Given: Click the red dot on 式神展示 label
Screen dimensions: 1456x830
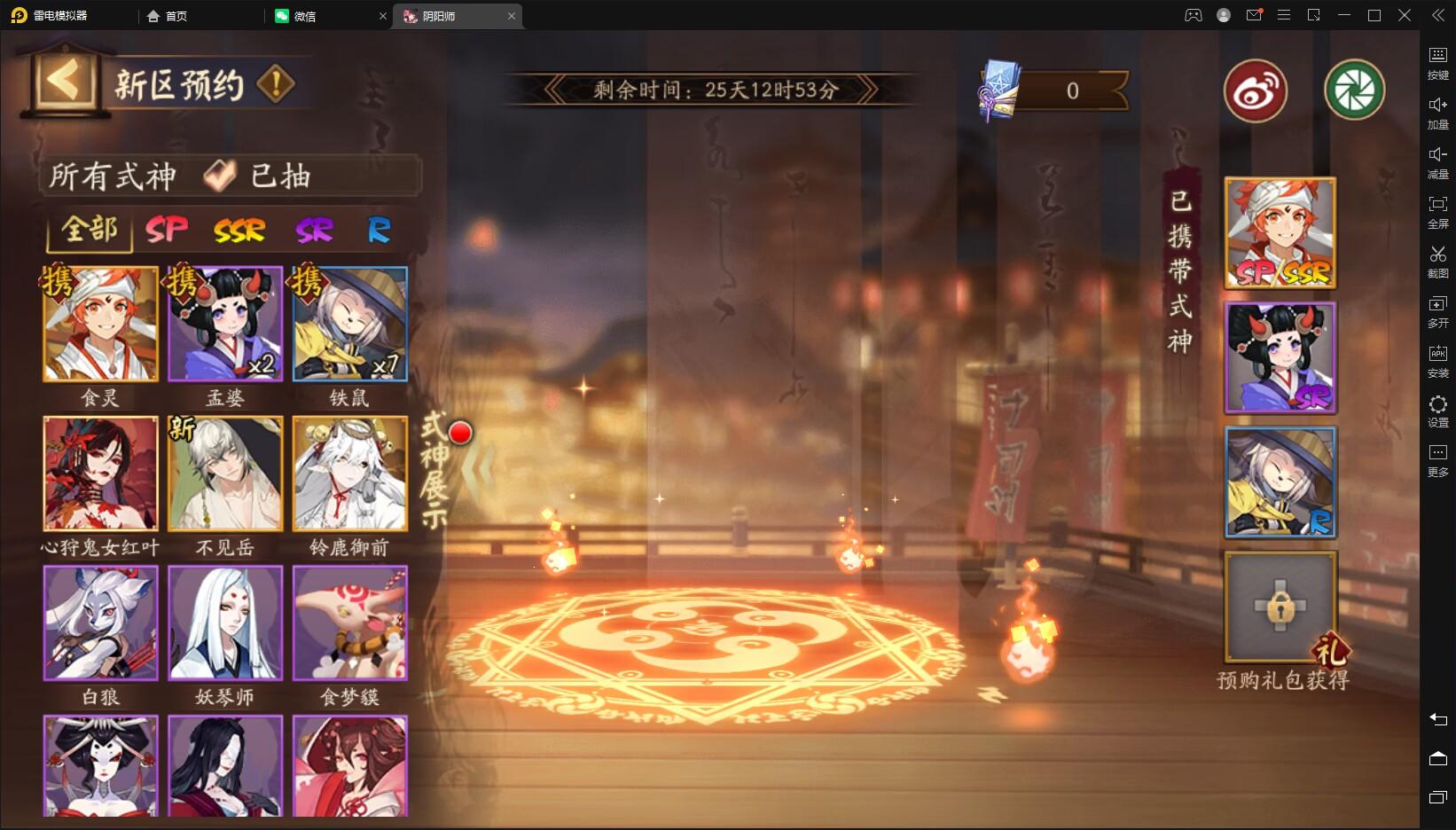Looking at the screenshot, I should pyautogui.click(x=459, y=434).
